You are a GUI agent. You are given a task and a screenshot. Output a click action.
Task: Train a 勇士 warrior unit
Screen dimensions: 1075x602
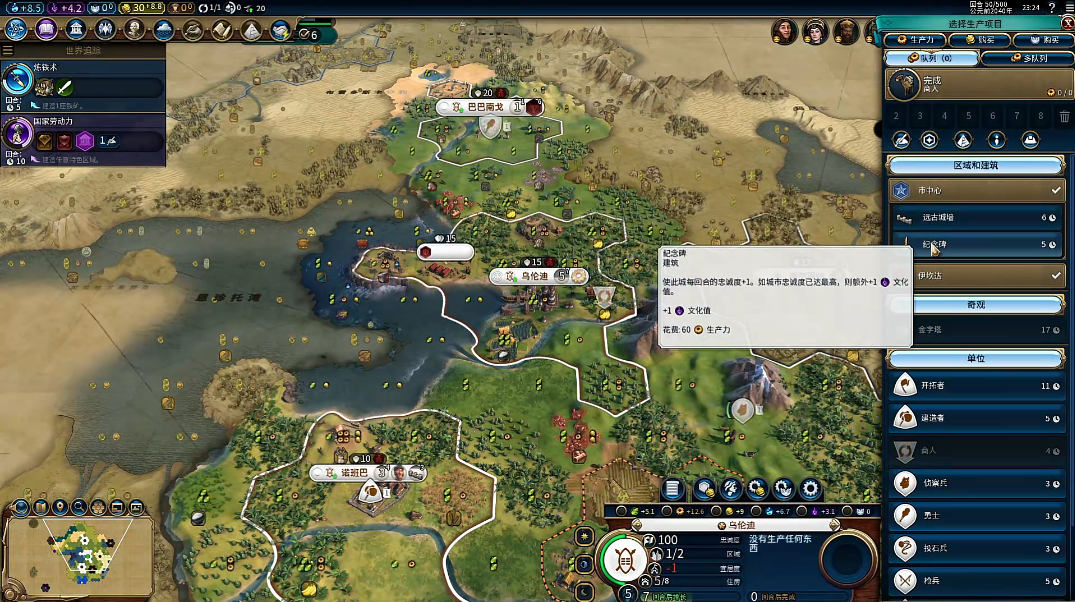click(974, 516)
